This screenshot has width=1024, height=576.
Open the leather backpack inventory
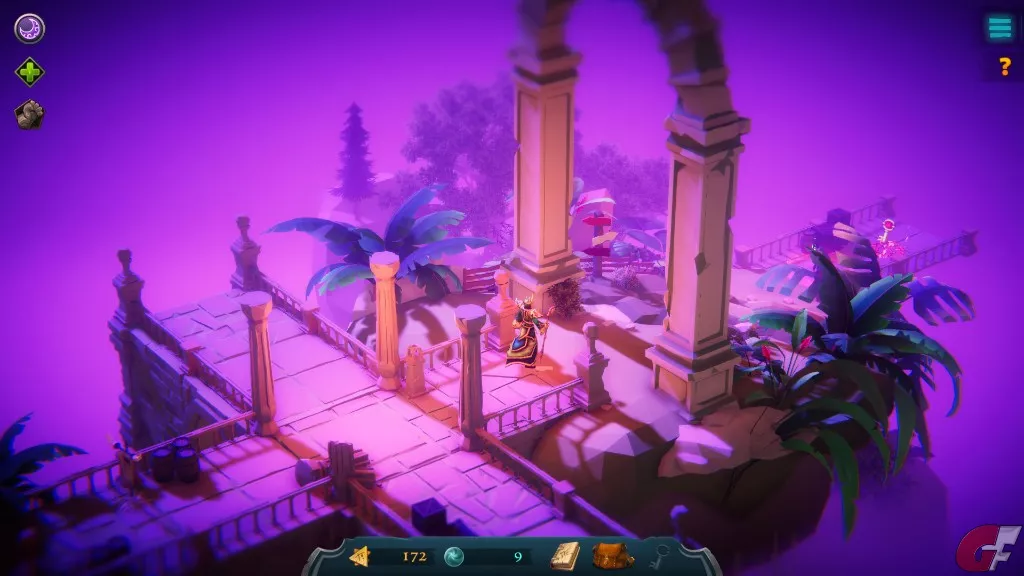click(x=612, y=556)
